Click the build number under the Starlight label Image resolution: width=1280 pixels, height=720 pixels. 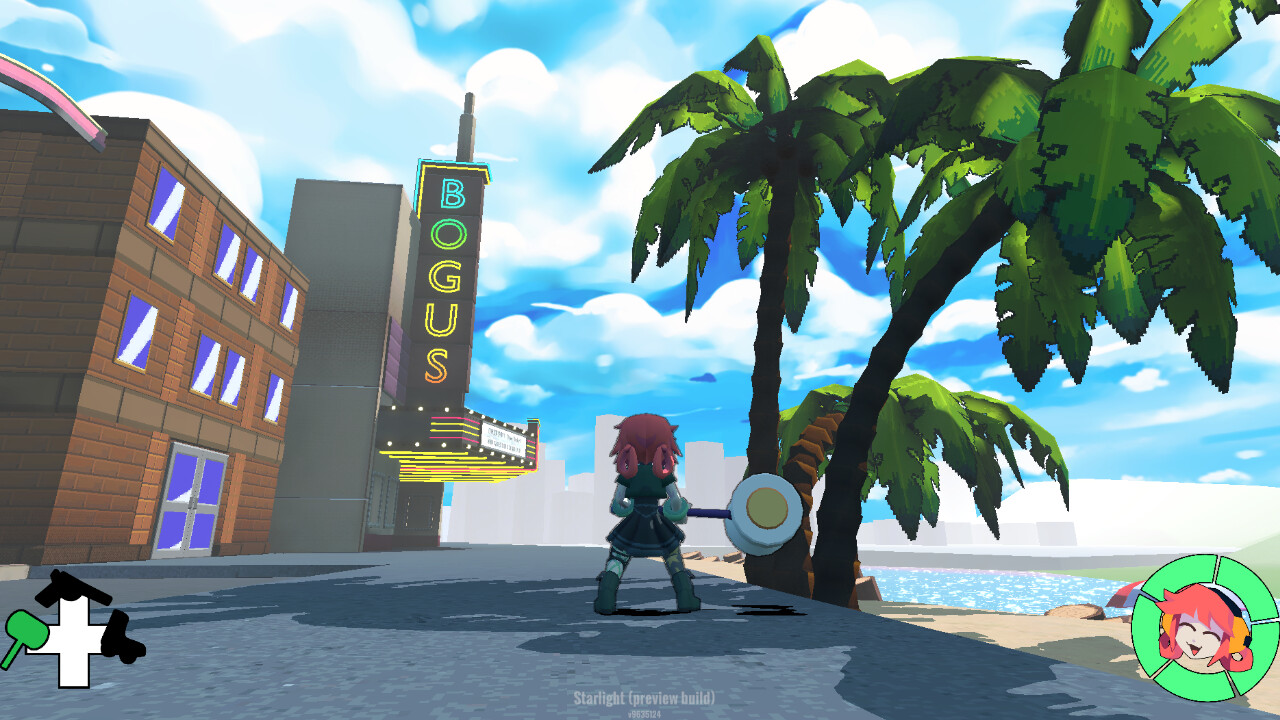(x=647, y=713)
